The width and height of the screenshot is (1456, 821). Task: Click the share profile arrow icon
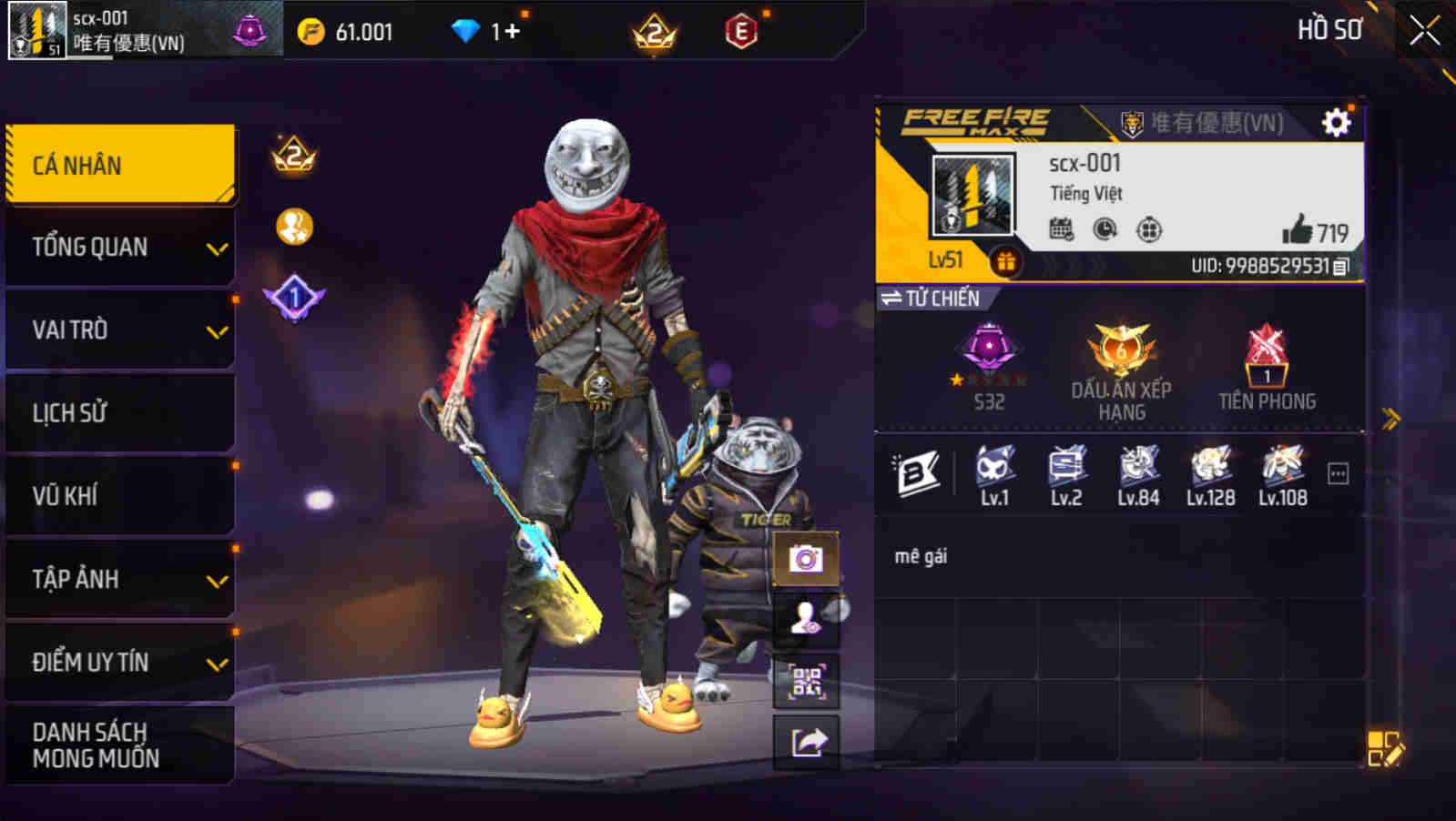pyautogui.click(x=807, y=742)
